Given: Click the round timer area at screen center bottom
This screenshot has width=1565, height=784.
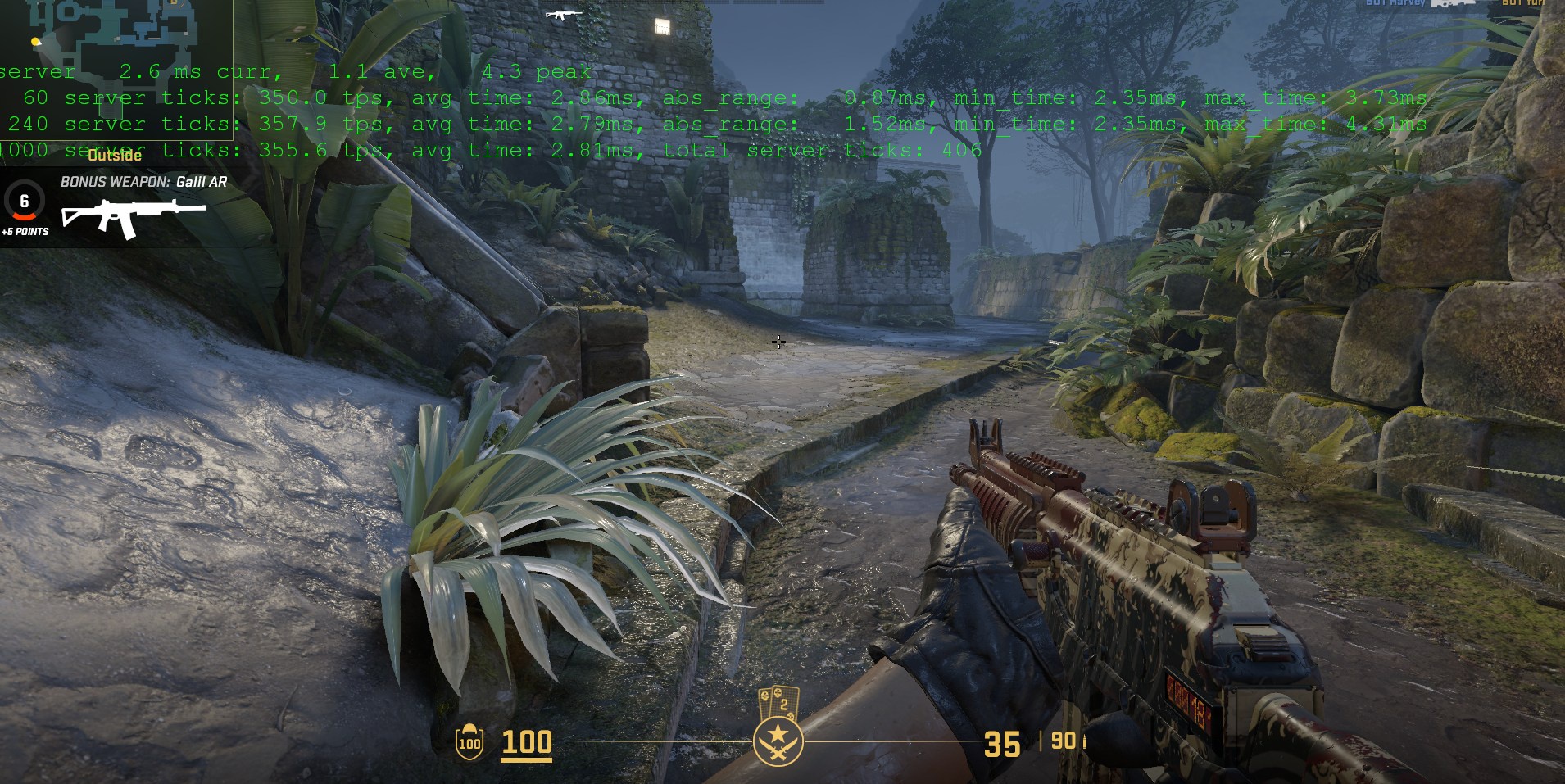Looking at the screenshot, I should click(x=778, y=741).
